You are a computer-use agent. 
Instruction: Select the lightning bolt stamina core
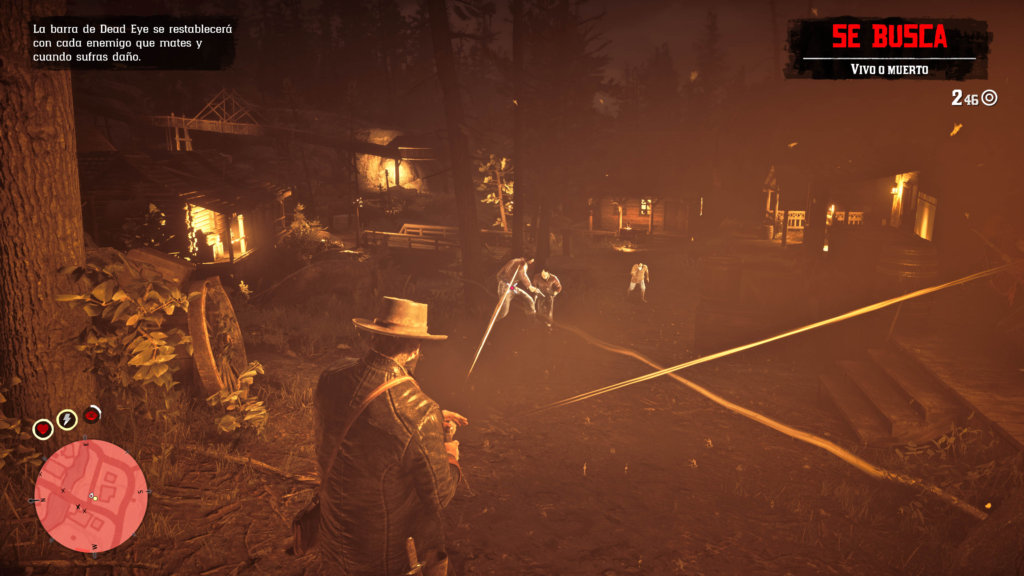[67, 419]
